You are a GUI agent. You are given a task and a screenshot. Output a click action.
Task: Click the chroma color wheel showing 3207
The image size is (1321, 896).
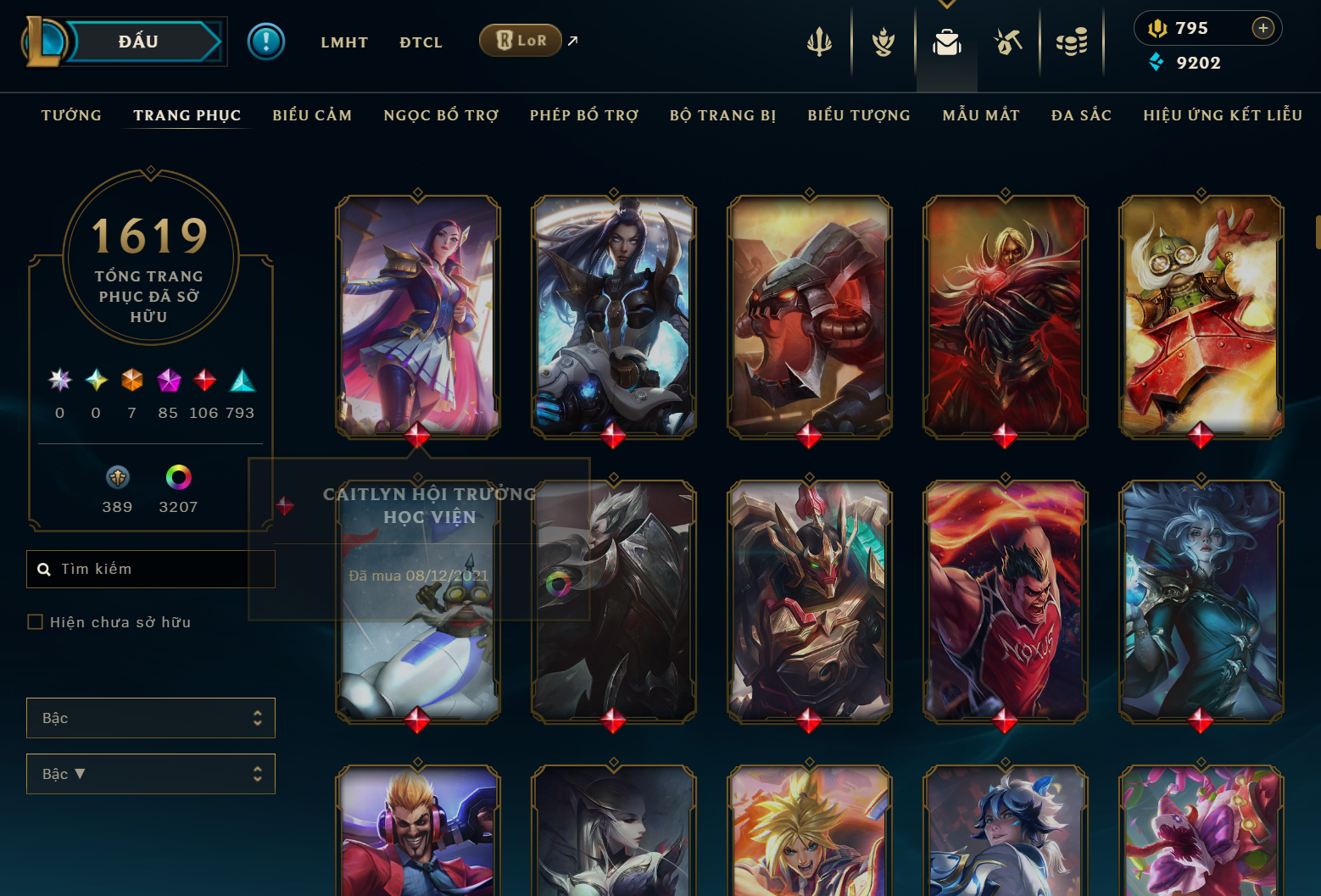(178, 476)
